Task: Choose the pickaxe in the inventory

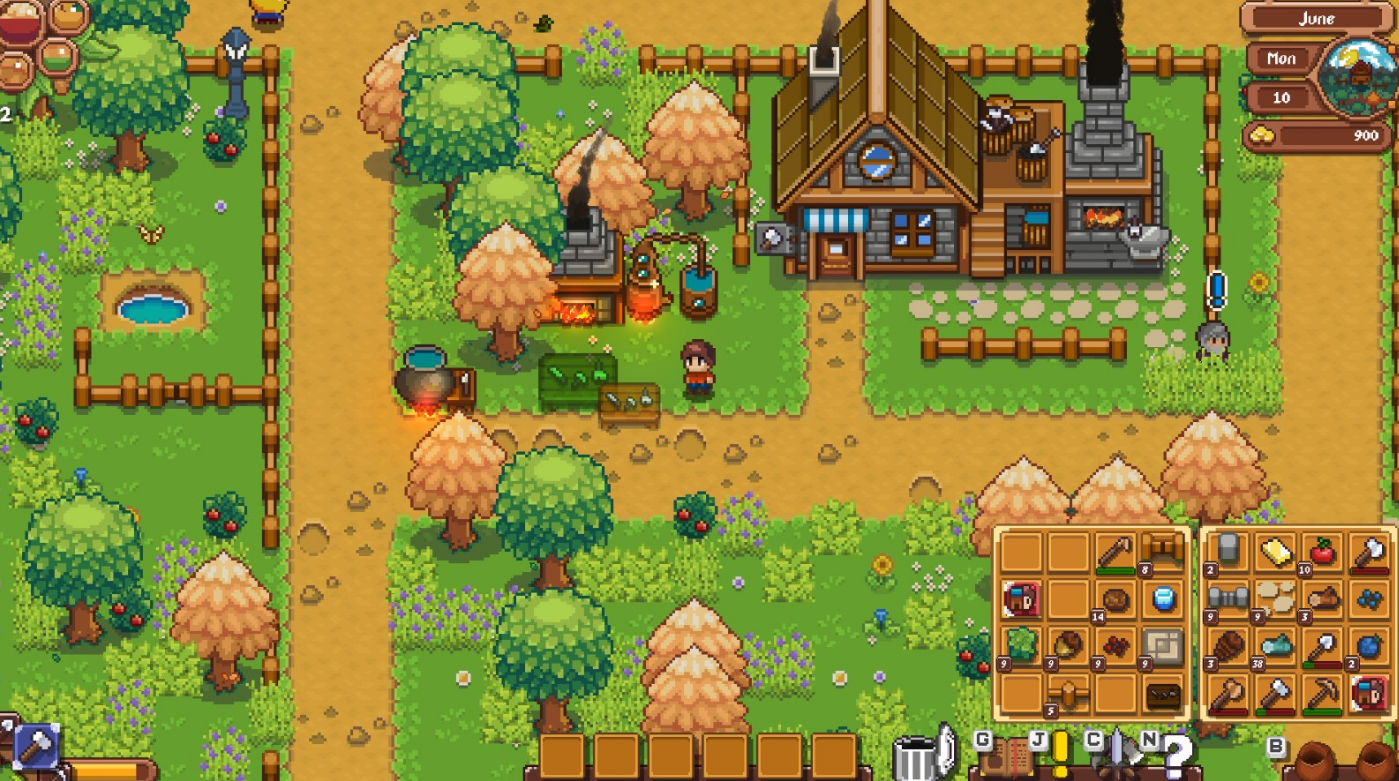Action: pyautogui.click(x=1322, y=693)
